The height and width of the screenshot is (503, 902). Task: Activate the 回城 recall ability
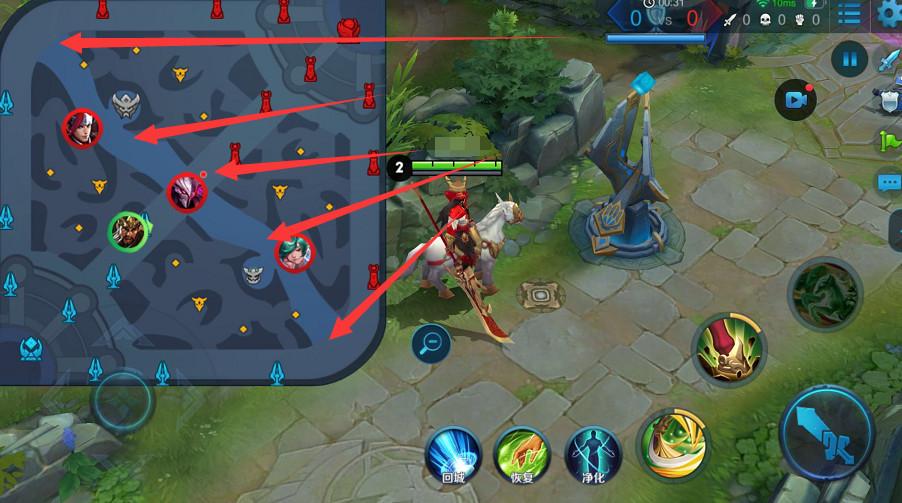[455, 455]
